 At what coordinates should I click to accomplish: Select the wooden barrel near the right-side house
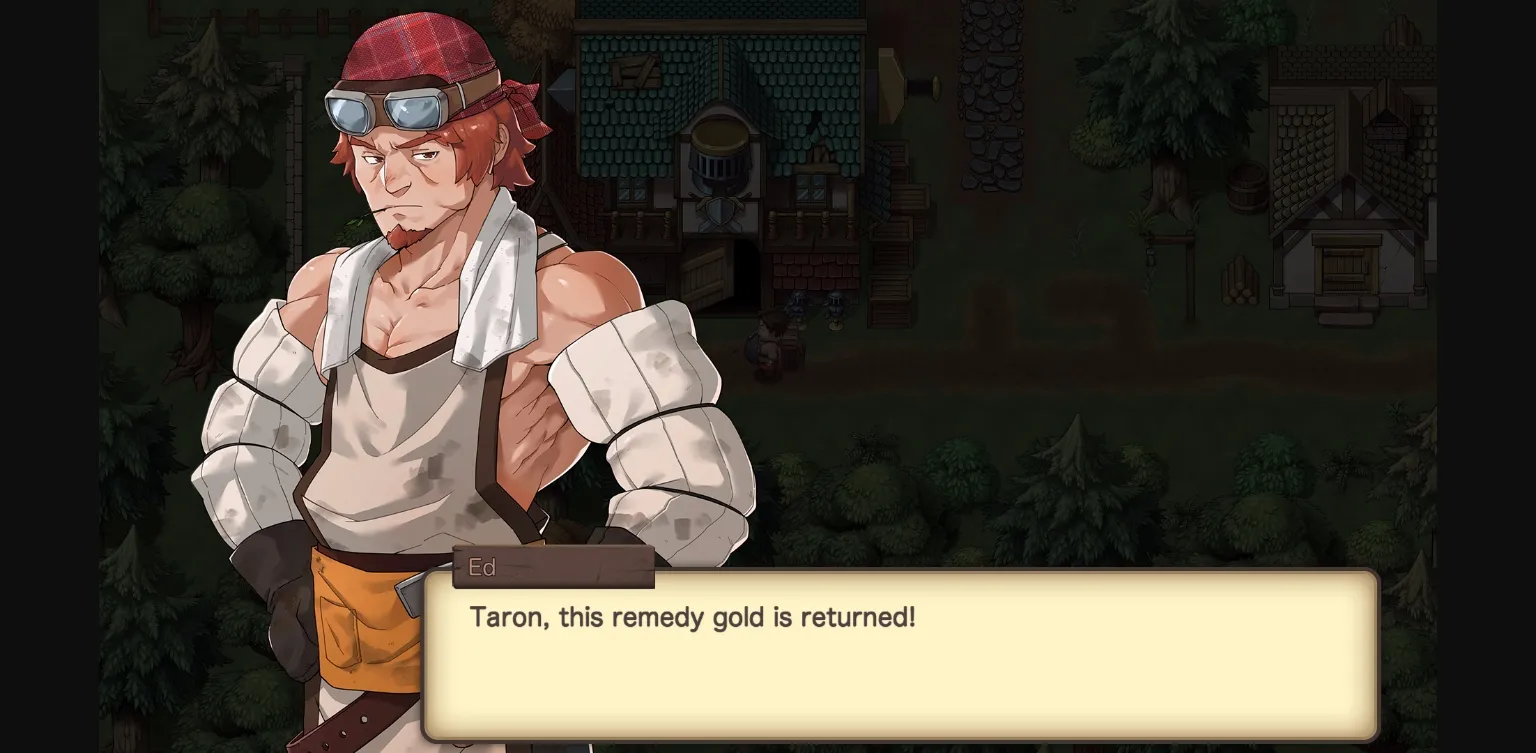1248,188
